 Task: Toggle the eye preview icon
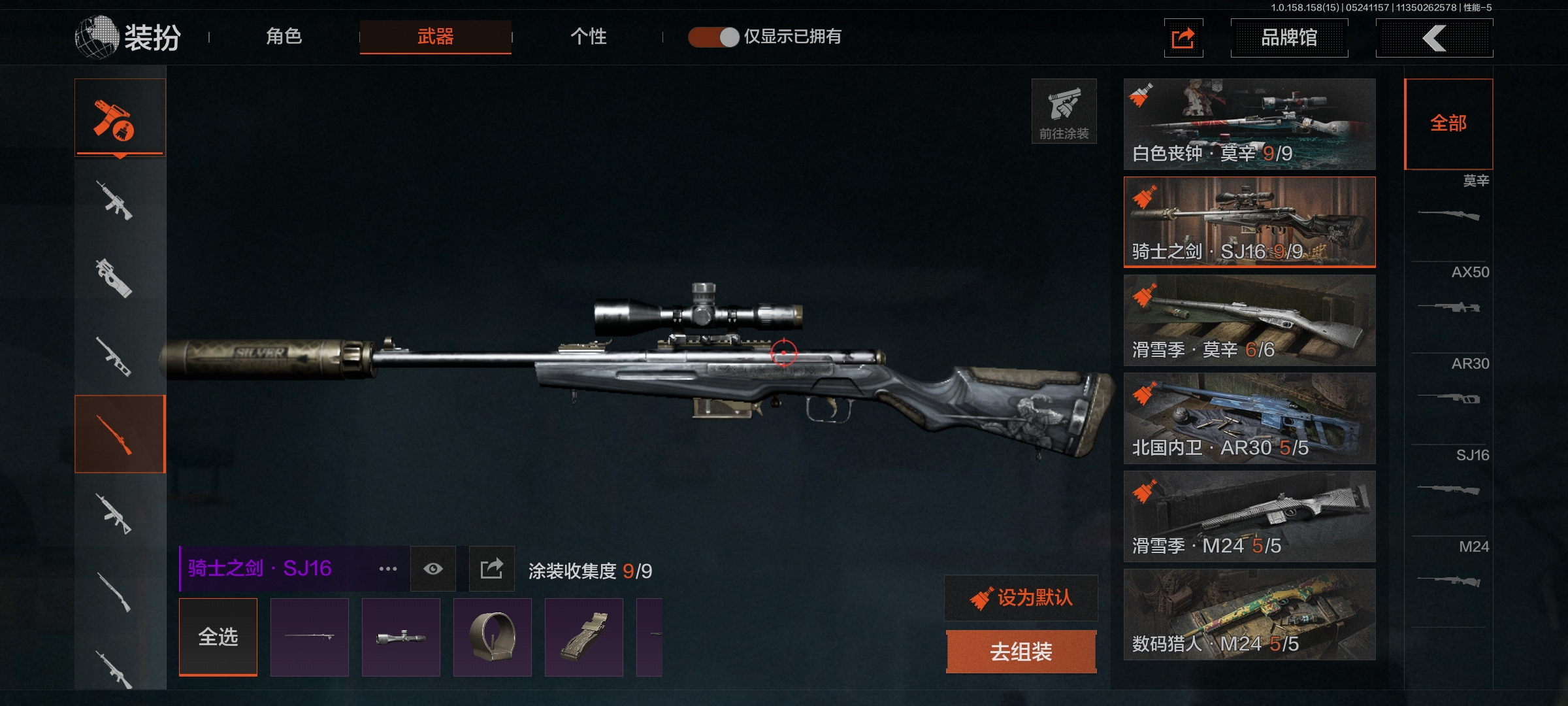[433, 569]
